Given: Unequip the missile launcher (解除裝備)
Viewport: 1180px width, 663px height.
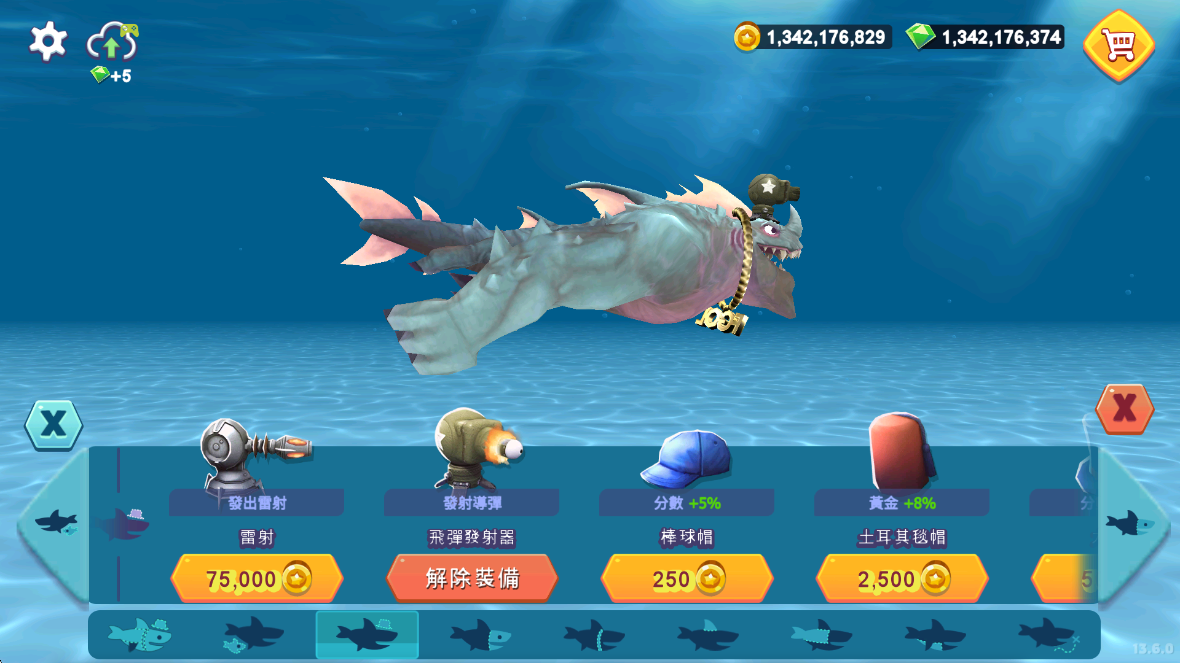Looking at the screenshot, I should pos(472,579).
